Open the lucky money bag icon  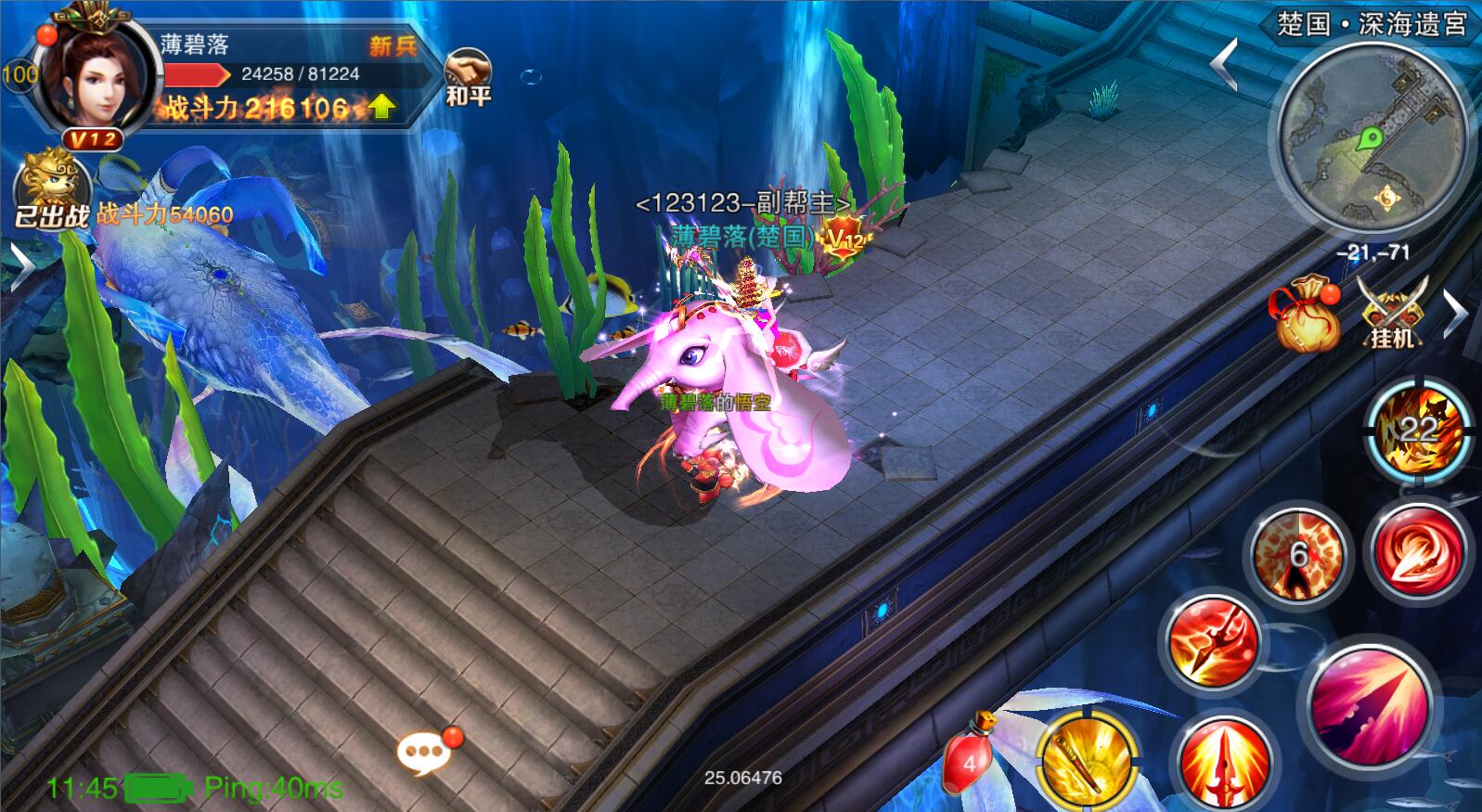coord(1307,314)
